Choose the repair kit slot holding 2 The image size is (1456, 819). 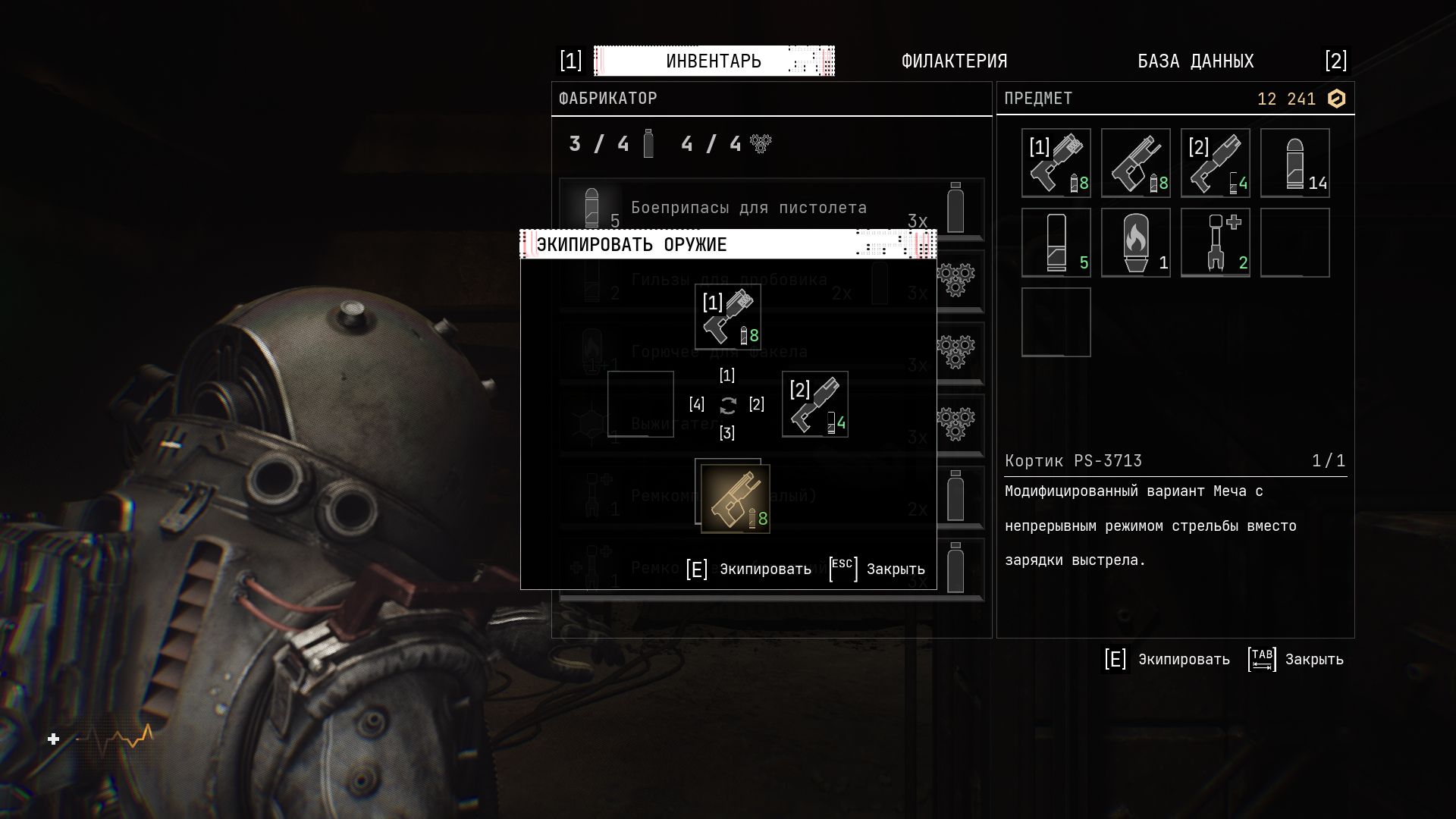(x=1215, y=243)
